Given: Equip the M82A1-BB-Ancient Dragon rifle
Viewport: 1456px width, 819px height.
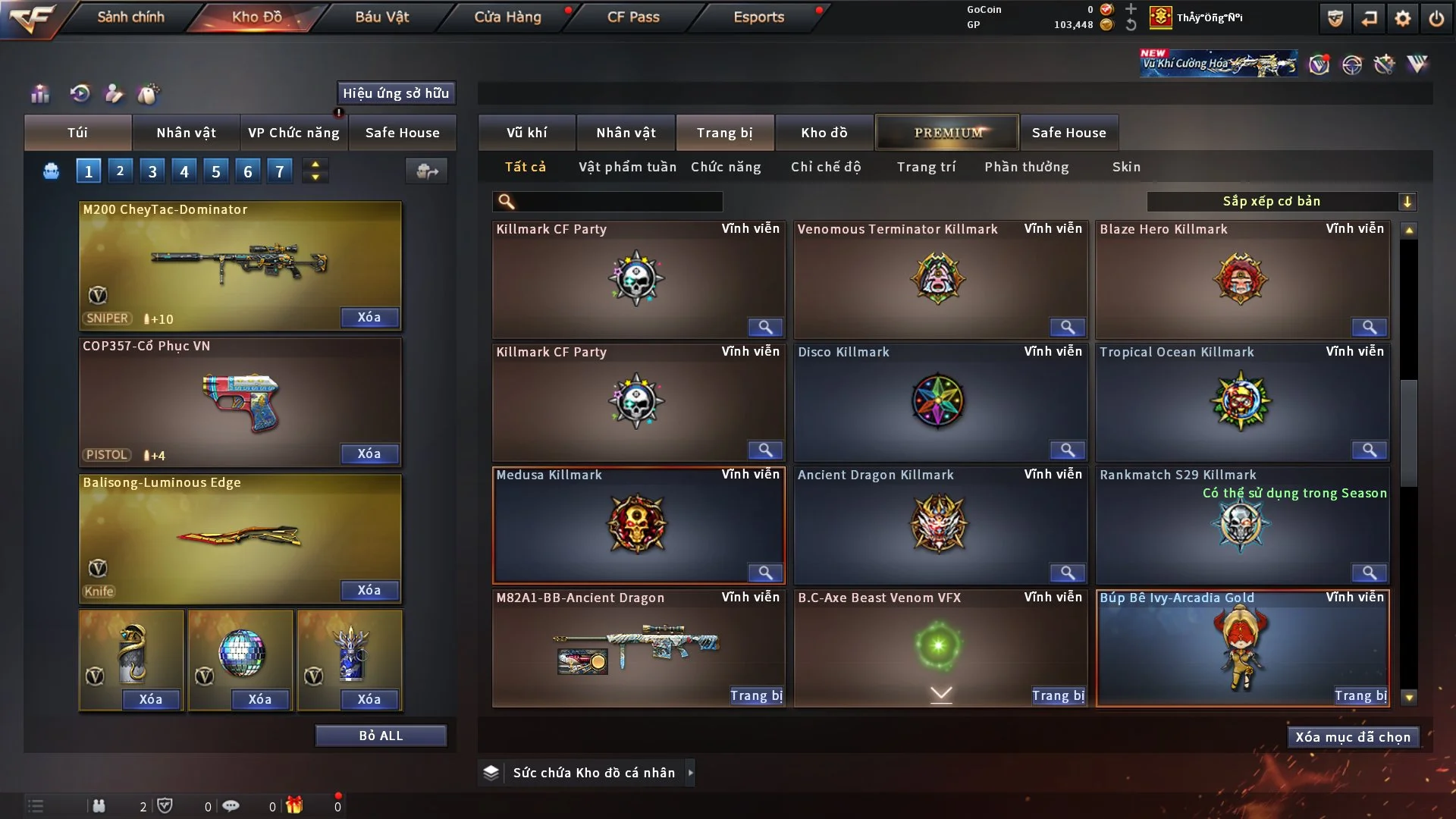Looking at the screenshot, I should point(755,695).
